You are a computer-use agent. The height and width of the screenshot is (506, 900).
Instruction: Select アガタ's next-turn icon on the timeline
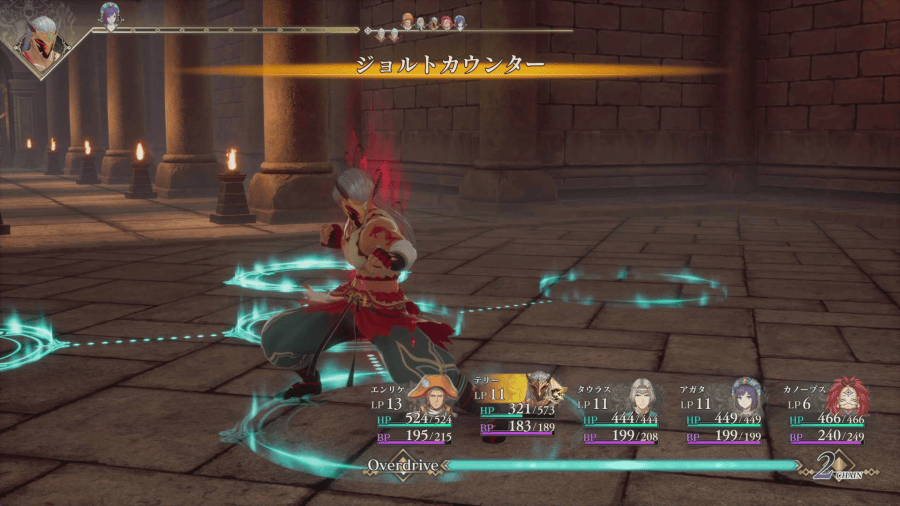tap(108, 13)
